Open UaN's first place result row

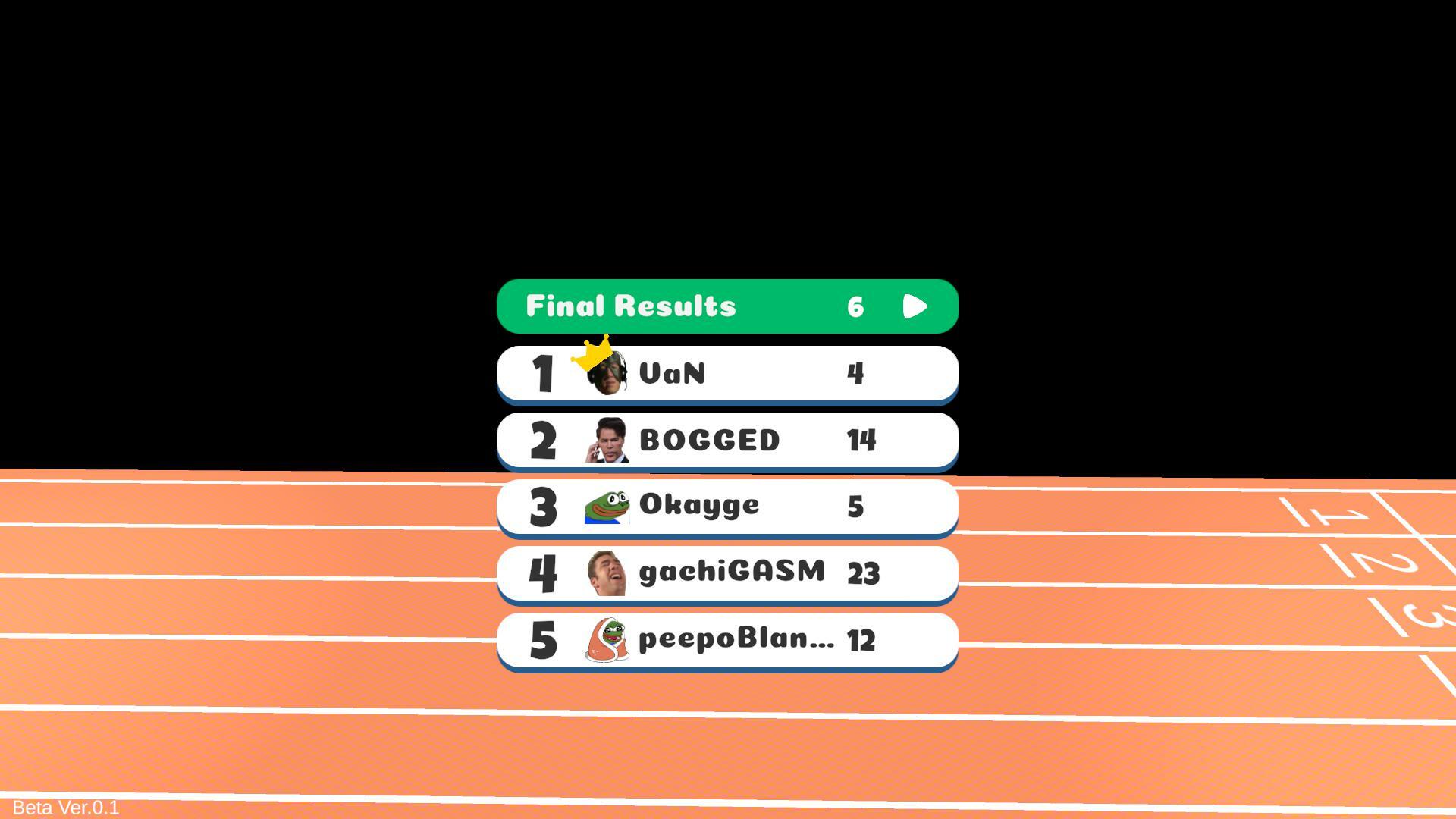click(x=726, y=373)
